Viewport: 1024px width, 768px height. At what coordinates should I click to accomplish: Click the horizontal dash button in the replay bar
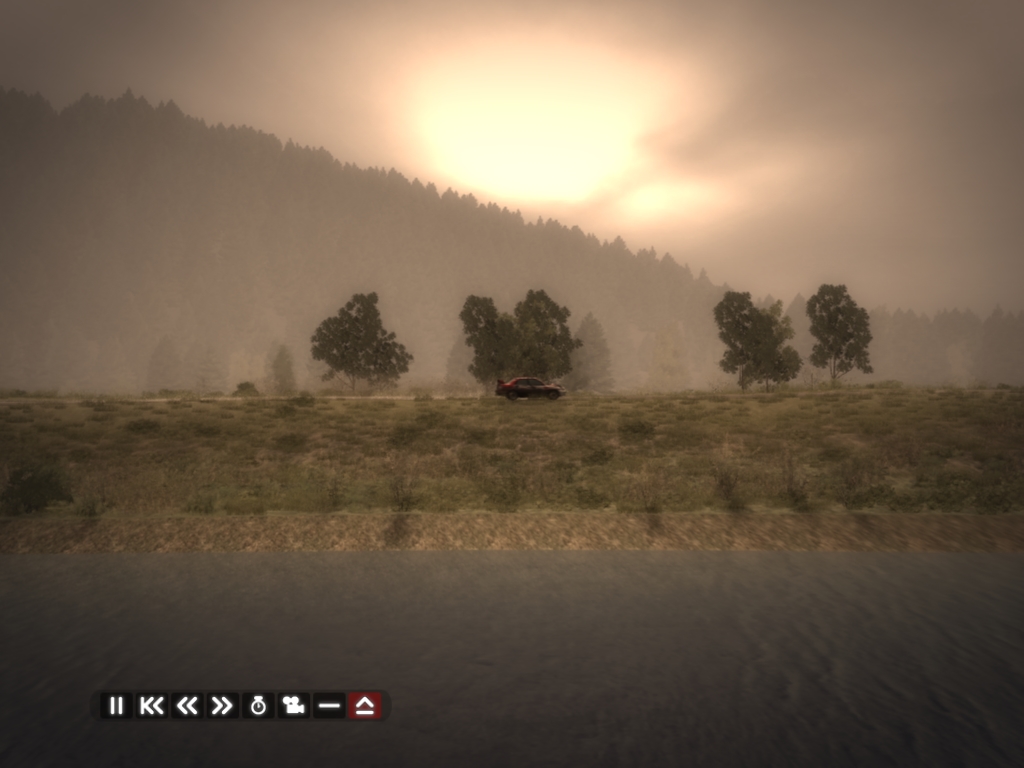[329, 706]
